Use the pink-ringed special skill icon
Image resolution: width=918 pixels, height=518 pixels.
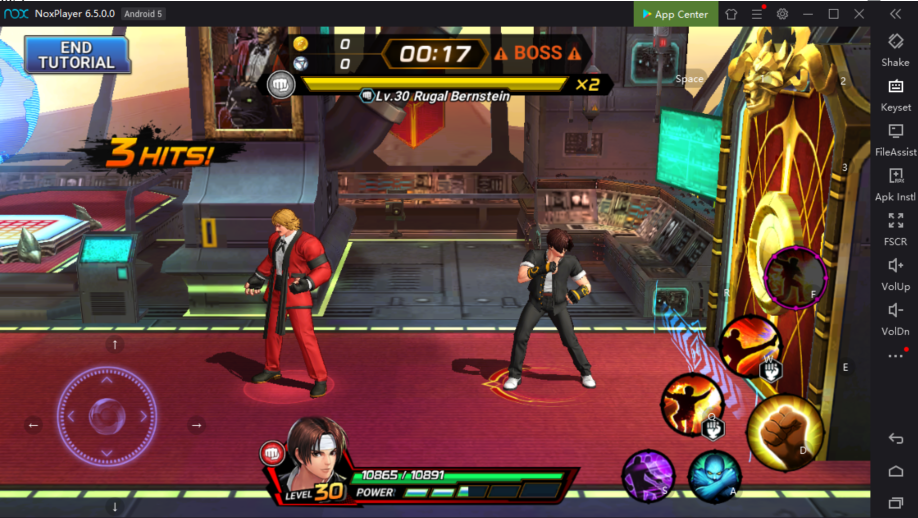[795, 276]
